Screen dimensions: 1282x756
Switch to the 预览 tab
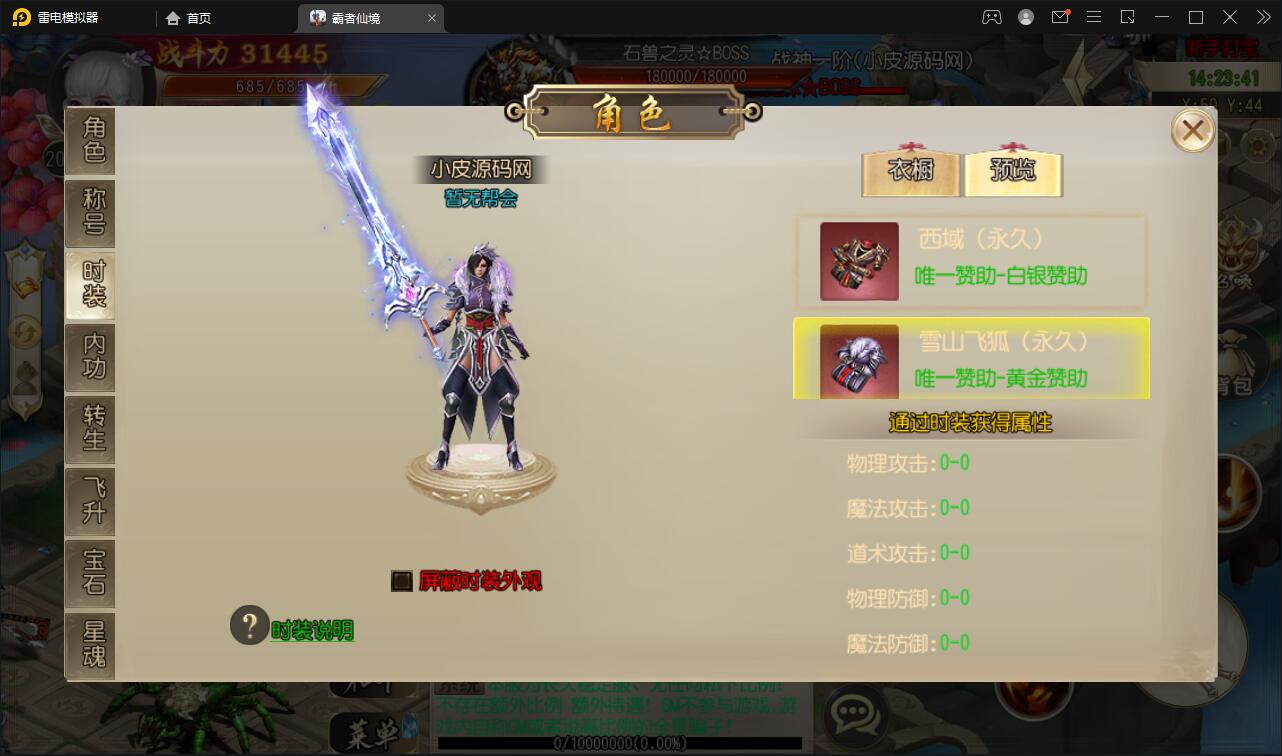(1013, 171)
